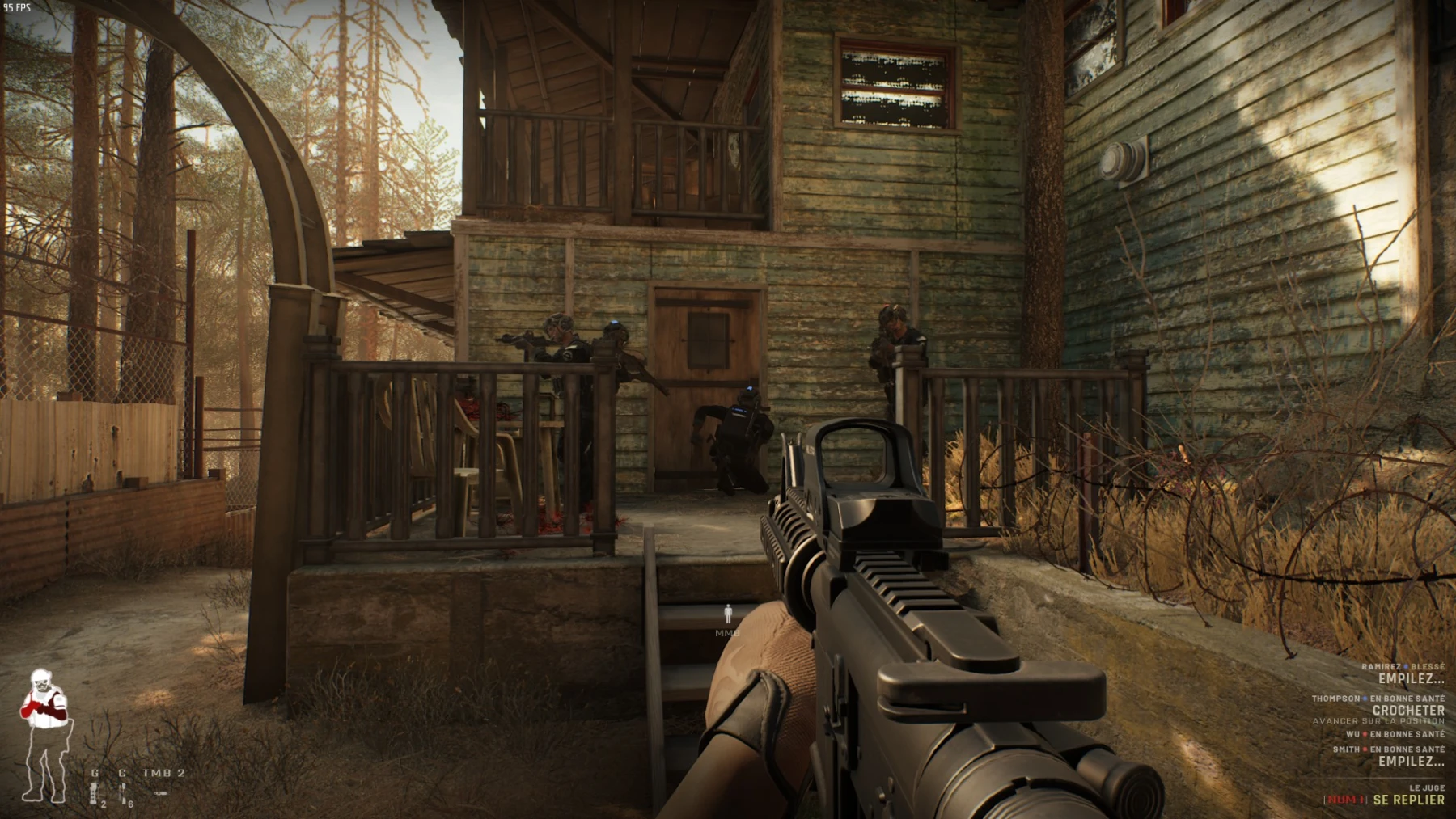Select squad member Ramirez in the team list
Image resolution: width=1456 pixels, height=819 pixels.
pos(1380,667)
